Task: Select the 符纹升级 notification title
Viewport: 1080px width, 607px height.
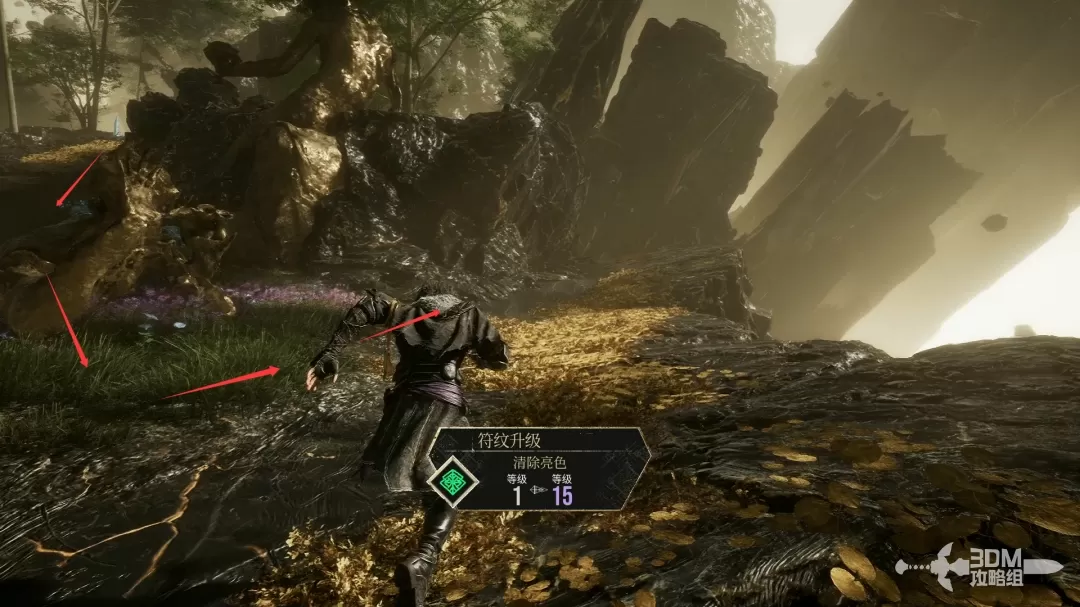Action: click(509, 440)
